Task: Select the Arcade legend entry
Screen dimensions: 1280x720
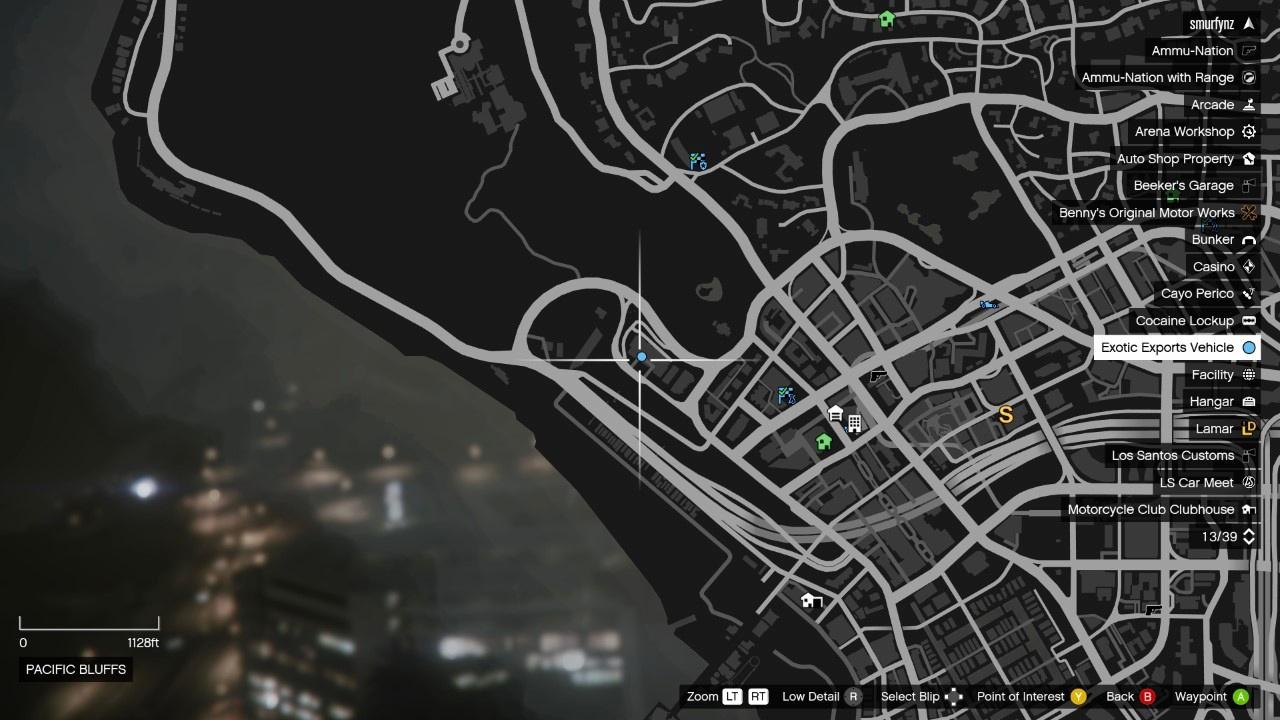Action: [x=1222, y=105]
